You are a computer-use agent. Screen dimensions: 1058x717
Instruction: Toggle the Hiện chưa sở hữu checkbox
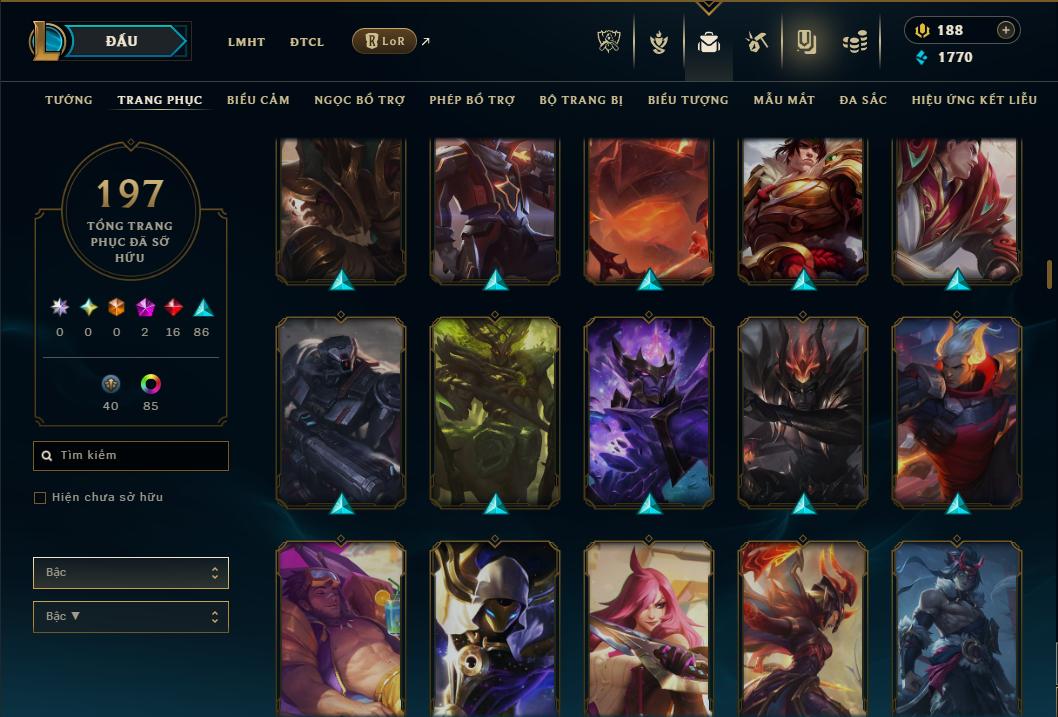tap(40, 498)
